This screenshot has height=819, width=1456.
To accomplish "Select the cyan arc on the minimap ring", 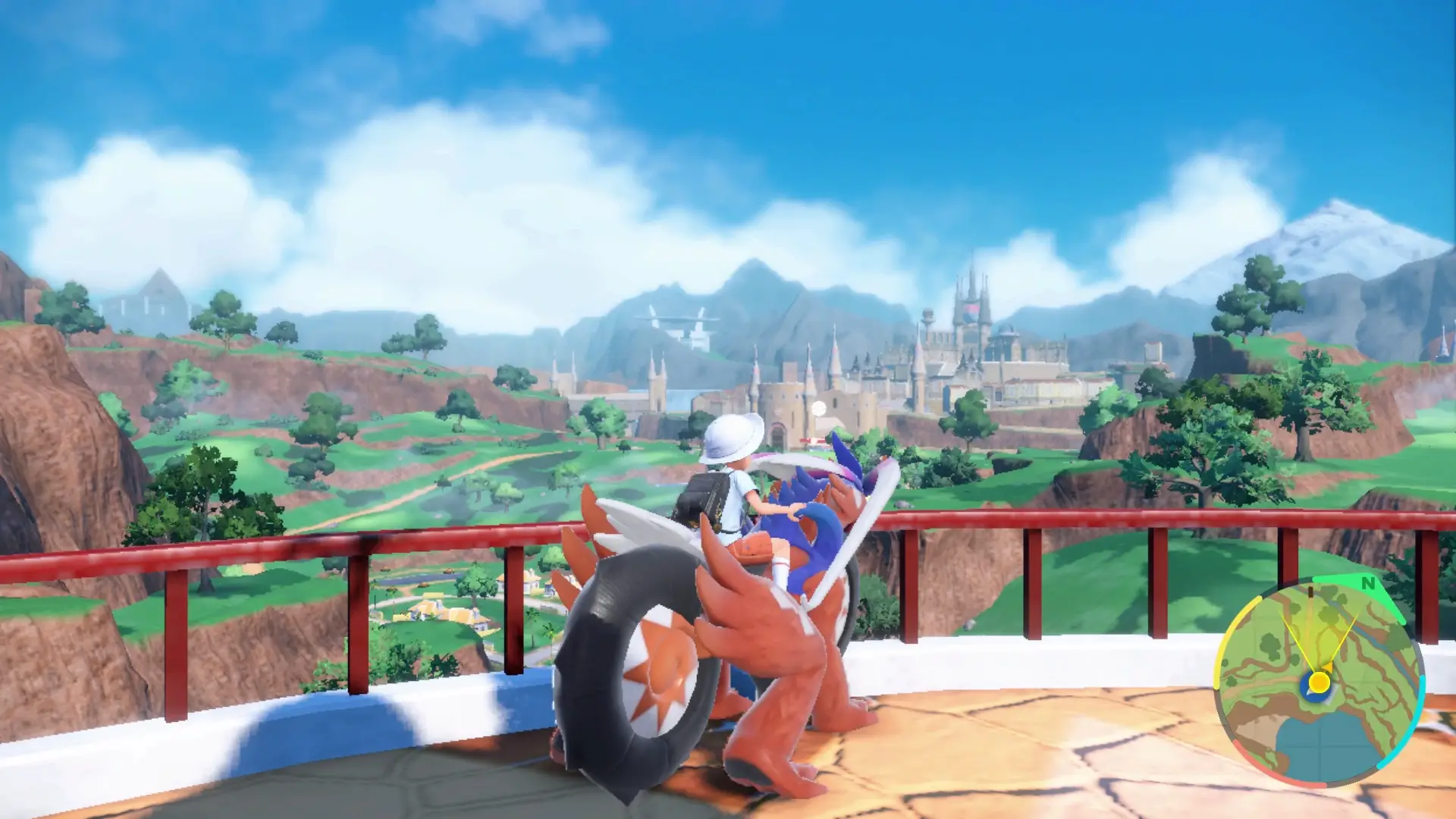I will click(x=1420, y=704).
